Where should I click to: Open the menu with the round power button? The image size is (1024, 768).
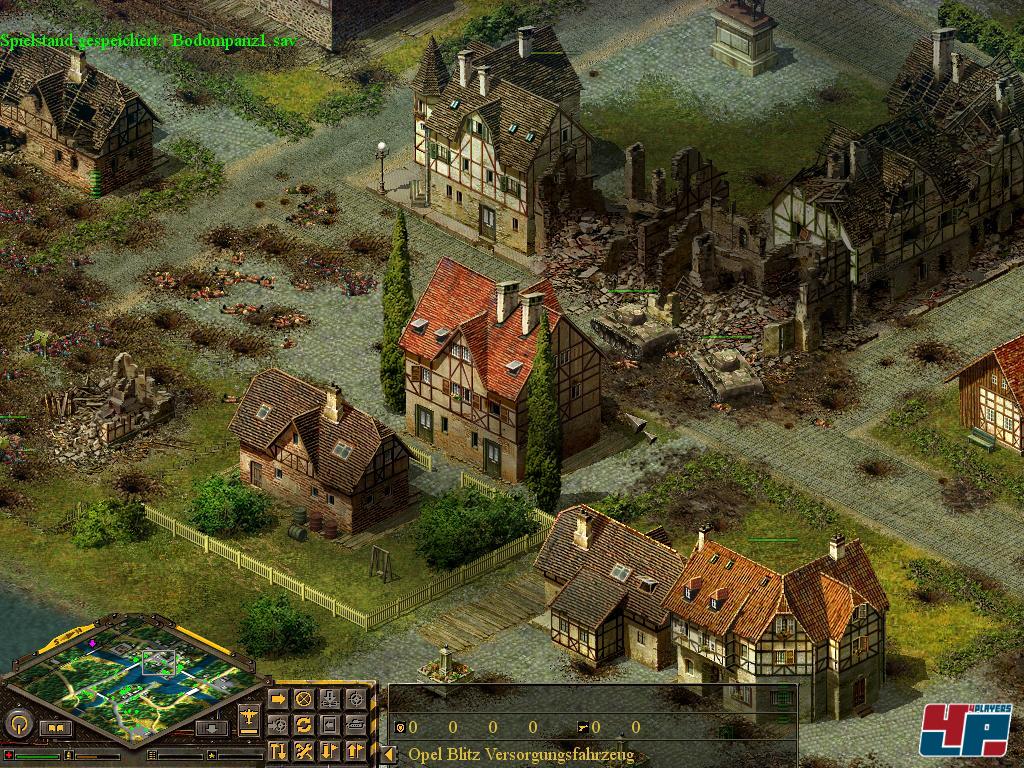point(17,723)
